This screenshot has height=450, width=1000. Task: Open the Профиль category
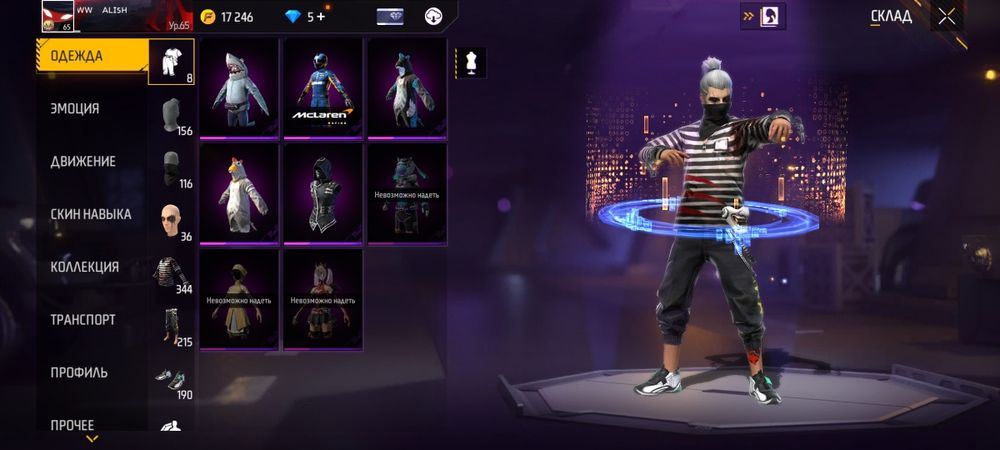(79, 373)
